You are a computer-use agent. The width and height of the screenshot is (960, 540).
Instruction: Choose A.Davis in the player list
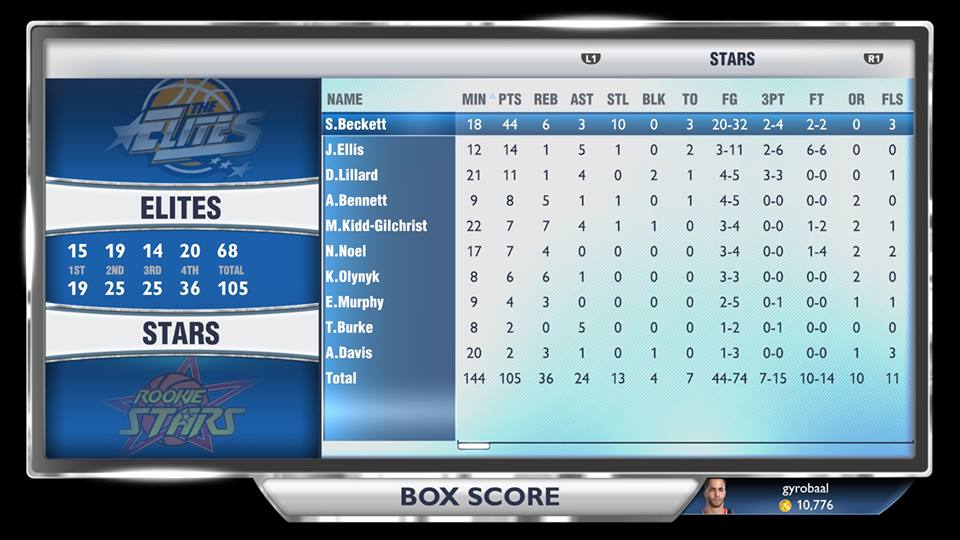click(x=349, y=352)
